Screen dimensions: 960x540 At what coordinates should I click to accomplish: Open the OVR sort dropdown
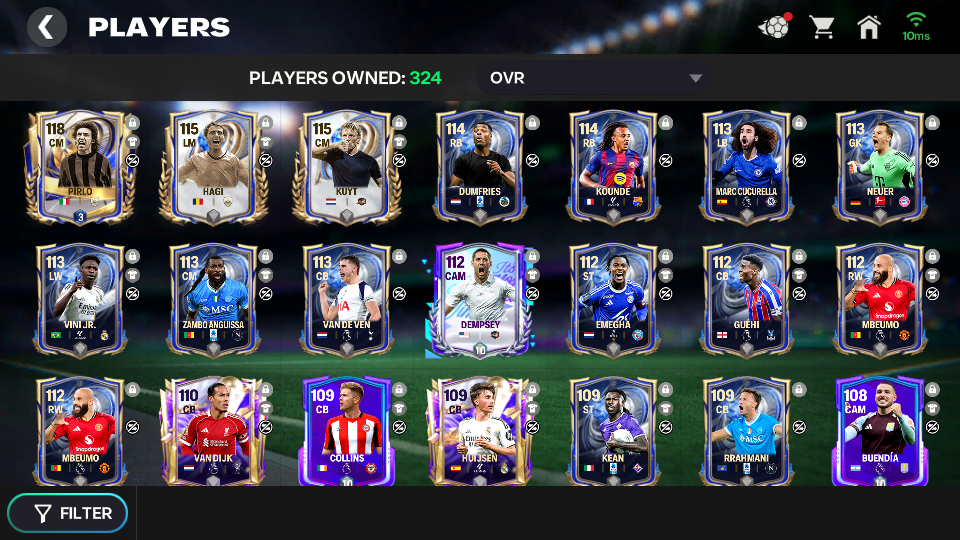[x=596, y=78]
